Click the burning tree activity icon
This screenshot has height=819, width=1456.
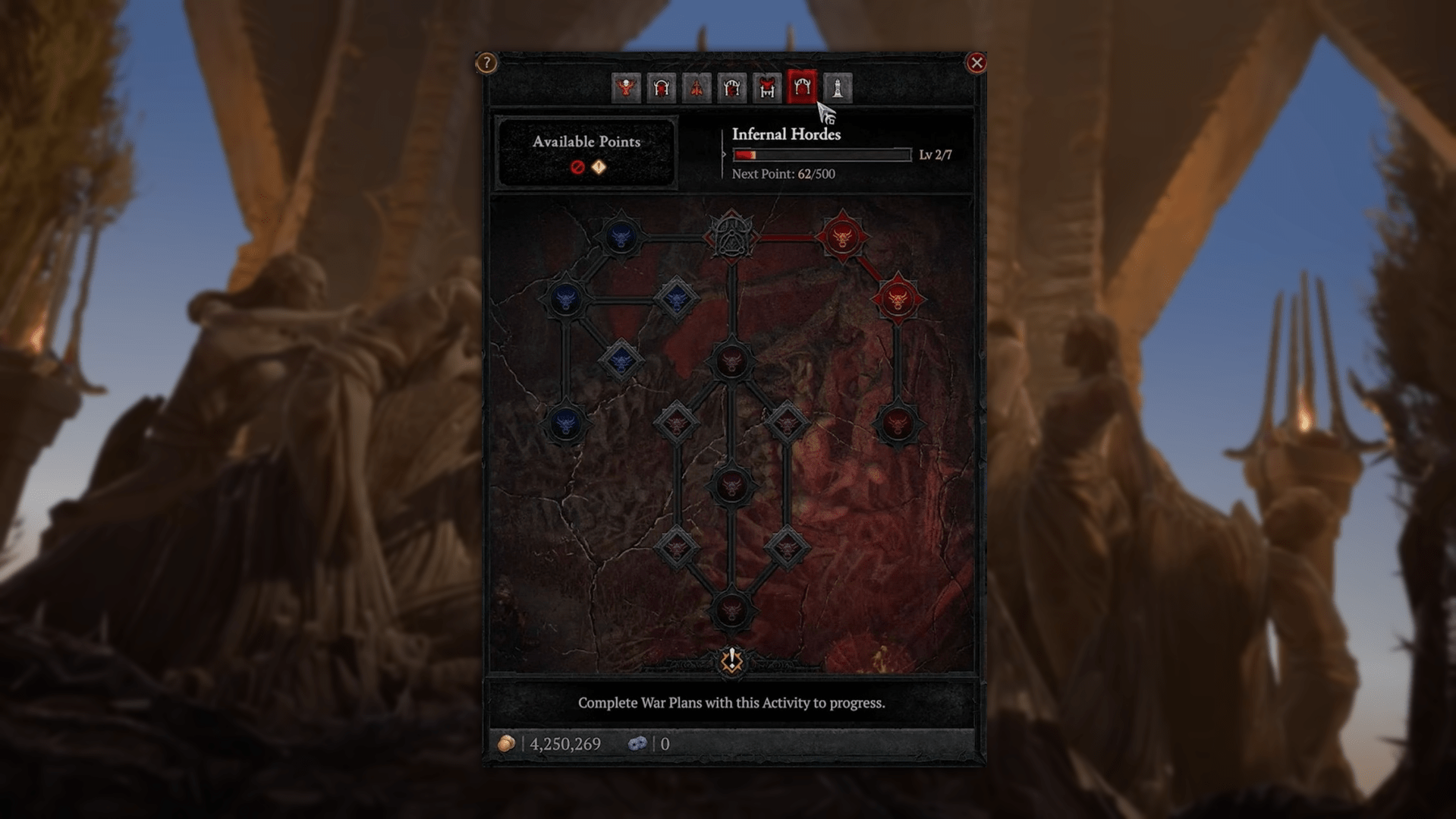[697, 89]
